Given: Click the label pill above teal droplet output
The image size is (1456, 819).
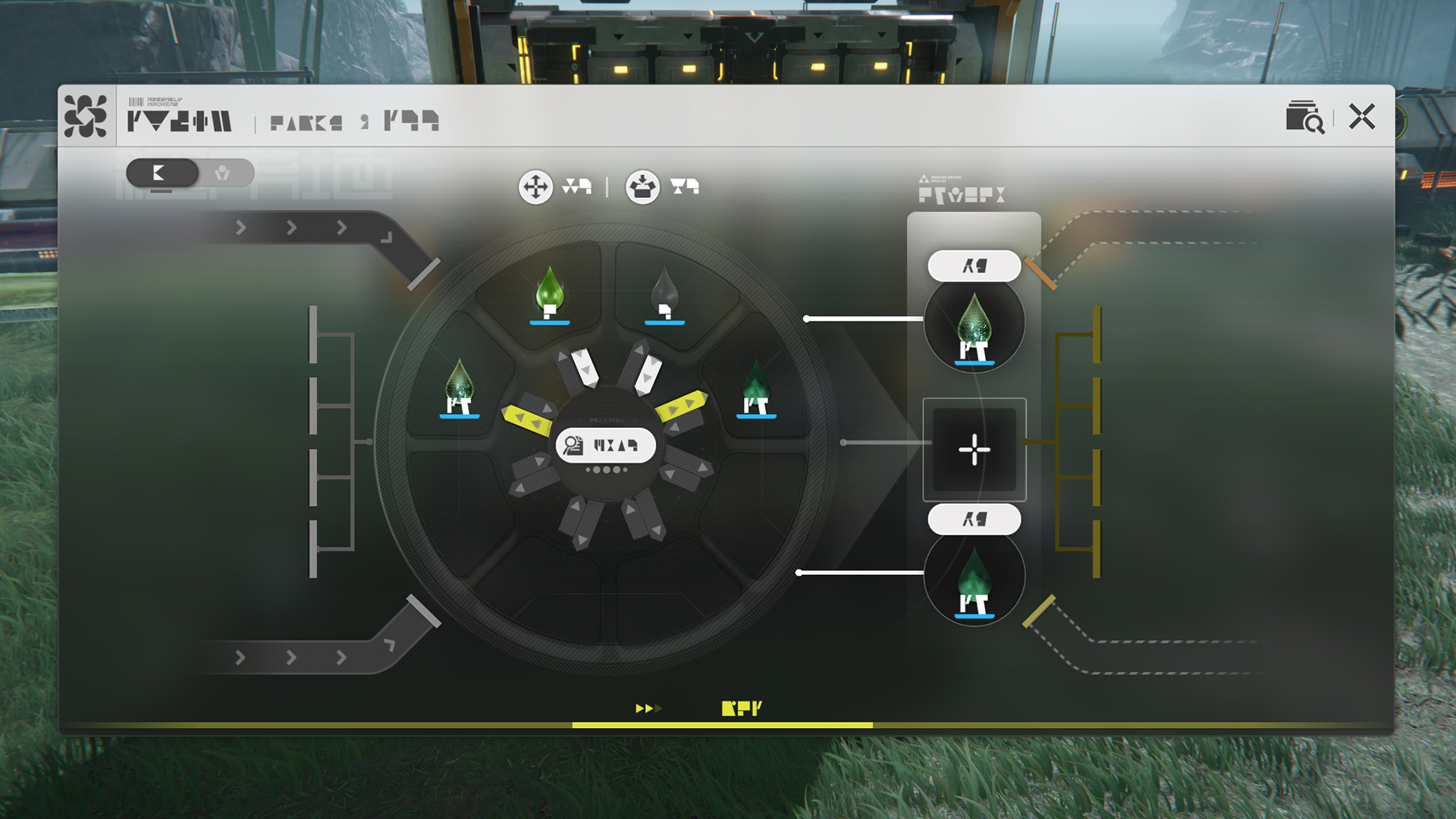Looking at the screenshot, I should pos(974,266).
